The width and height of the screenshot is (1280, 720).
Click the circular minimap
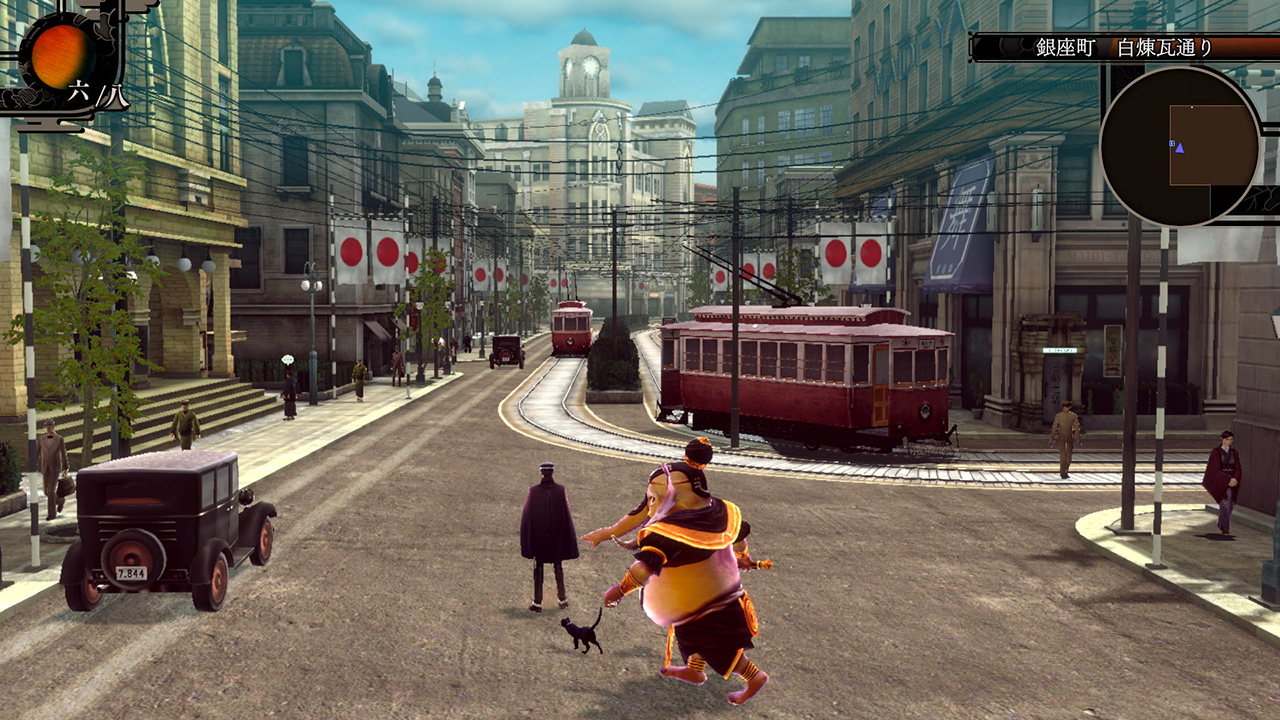(x=1179, y=146)
